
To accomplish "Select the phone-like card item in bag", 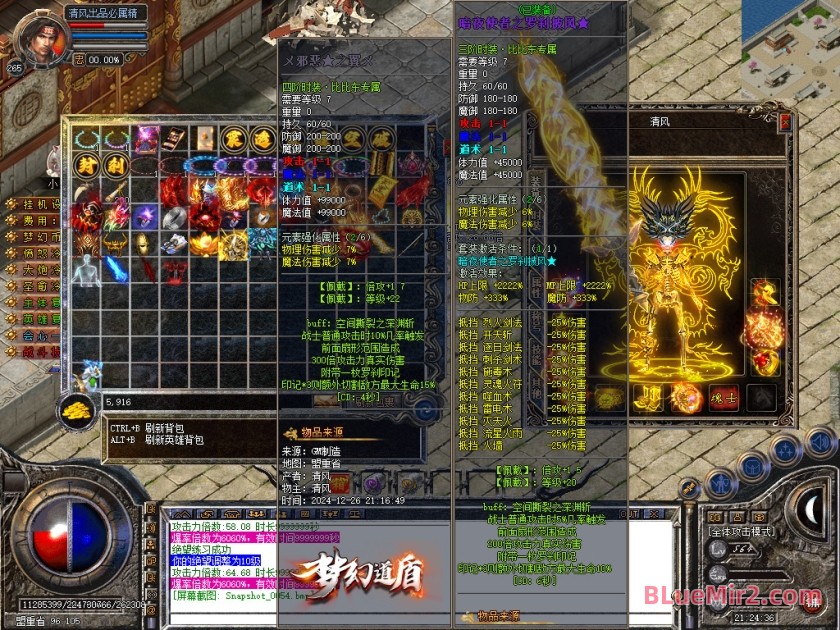I will point(175,138).
